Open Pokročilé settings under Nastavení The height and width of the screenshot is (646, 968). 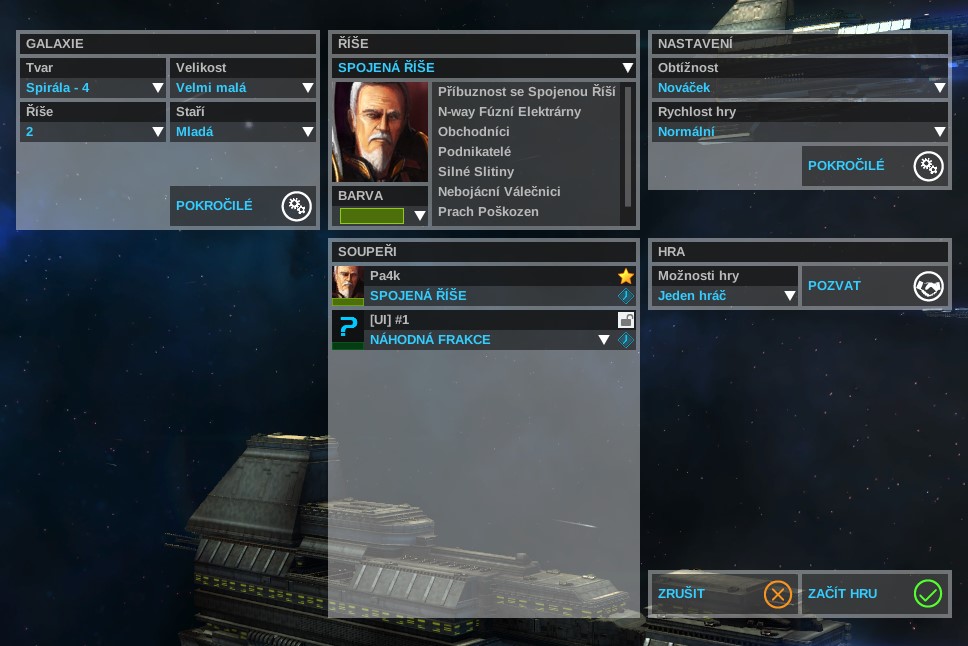pyautogui.click(x=875, y=166)
